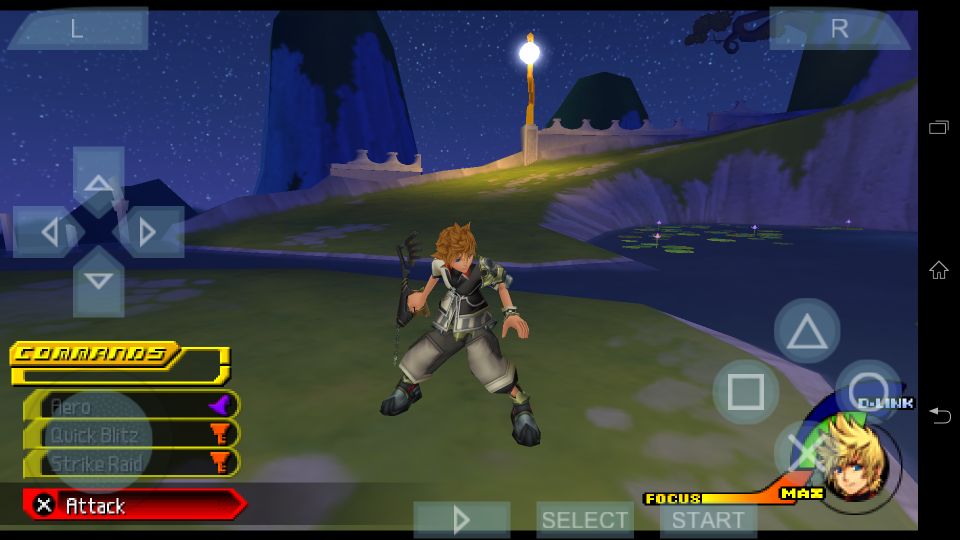
Task: Tap the triangle touch button
Action: pyautogui.click(x=807, y=331)
